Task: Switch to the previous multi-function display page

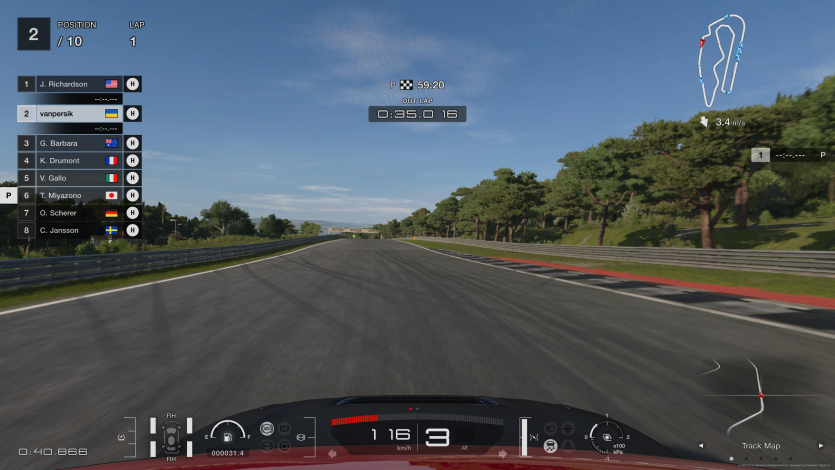Action: (700, 446)
